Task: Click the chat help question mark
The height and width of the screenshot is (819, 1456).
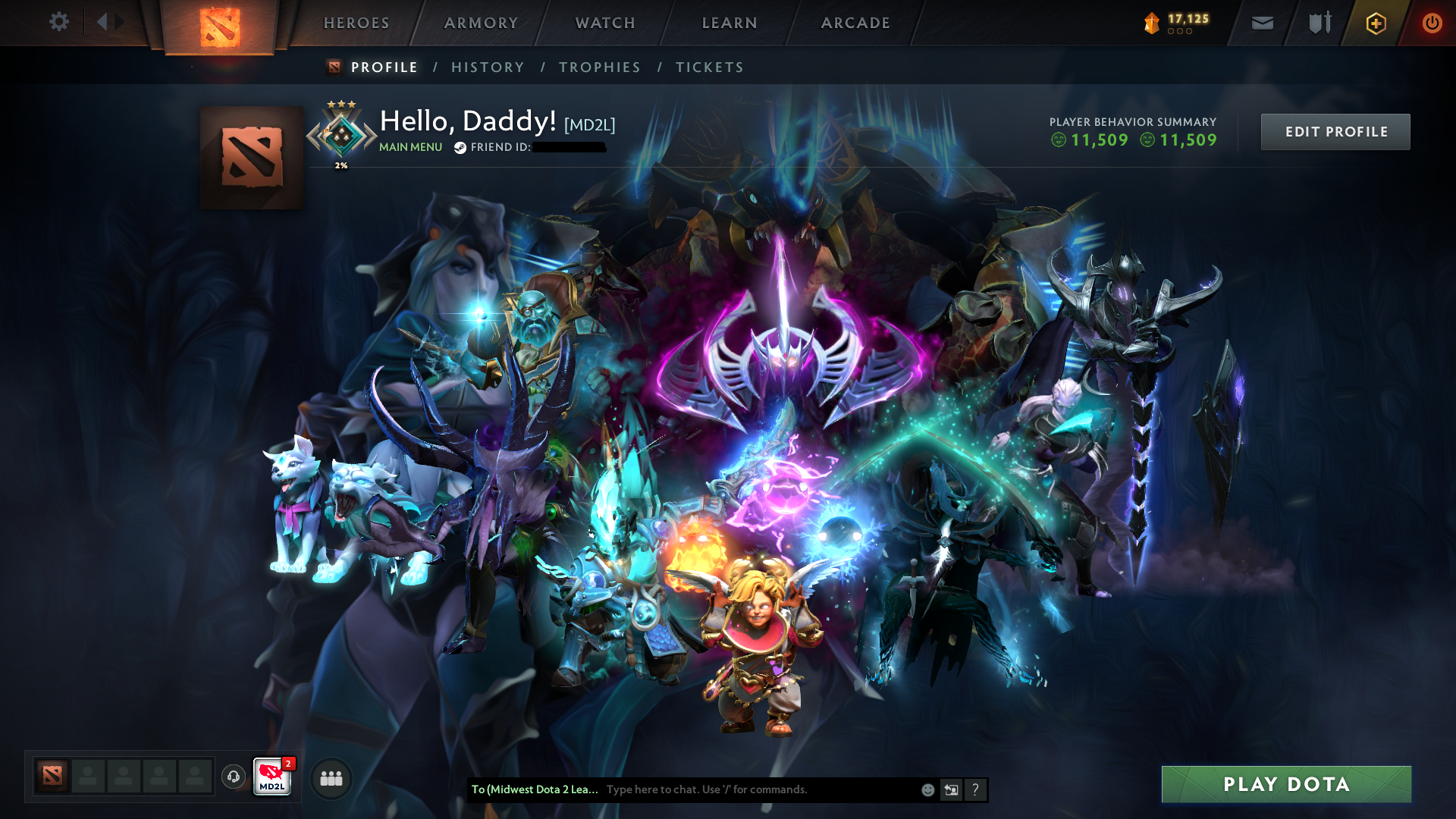Action: tap(975, 789)
